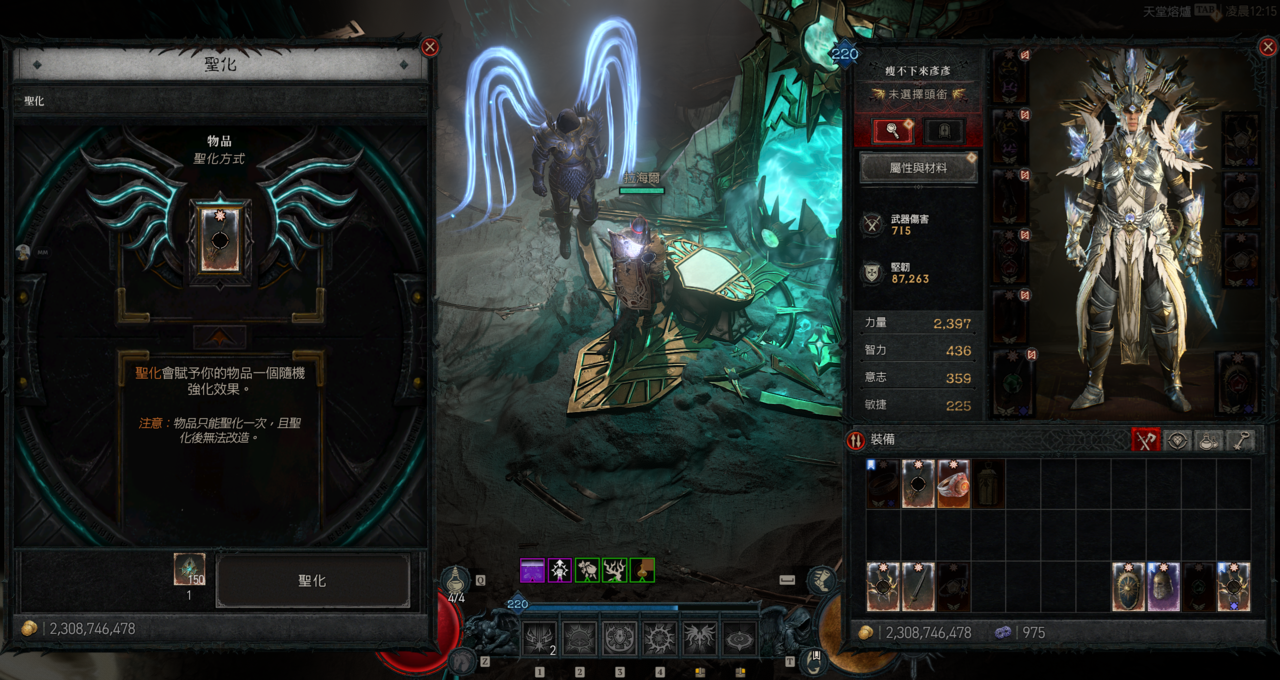This screenshot has height=680, width=1280.
Task: Choose the sword item in the inventory
Action: pyautogui.click(x=918, y=587)
